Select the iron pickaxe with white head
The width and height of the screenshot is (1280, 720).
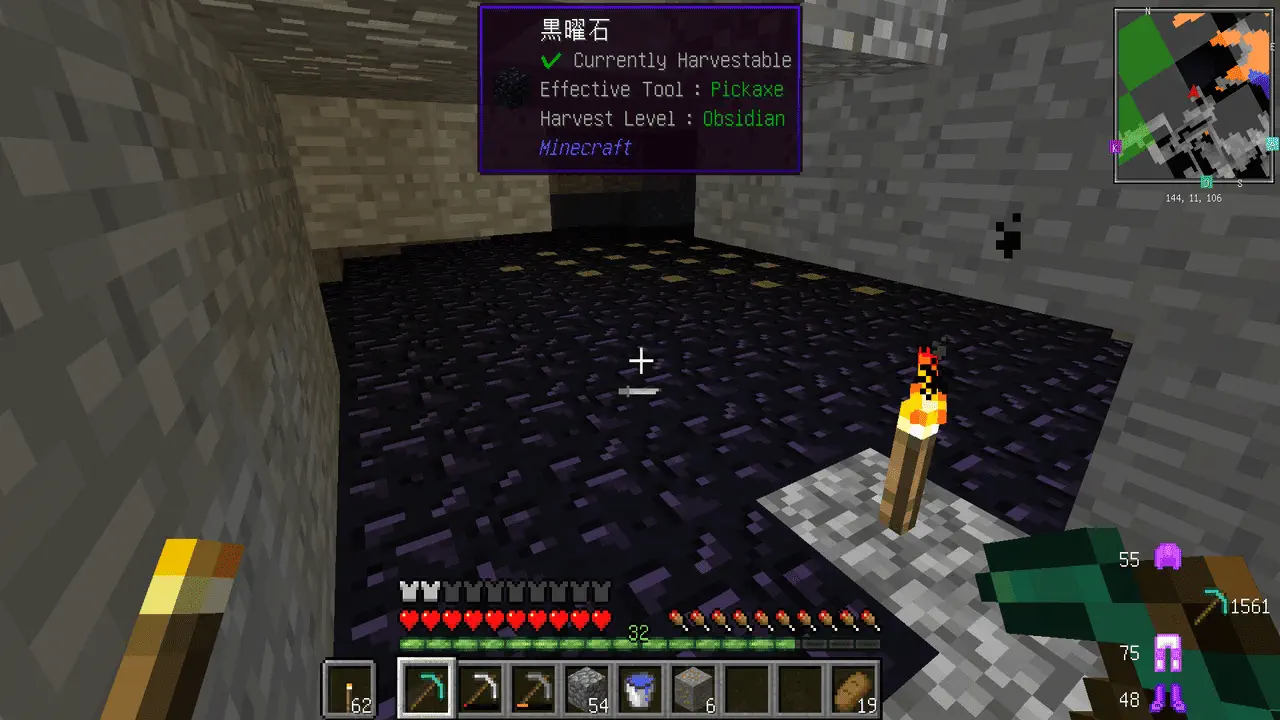click(x=481, y=689)
